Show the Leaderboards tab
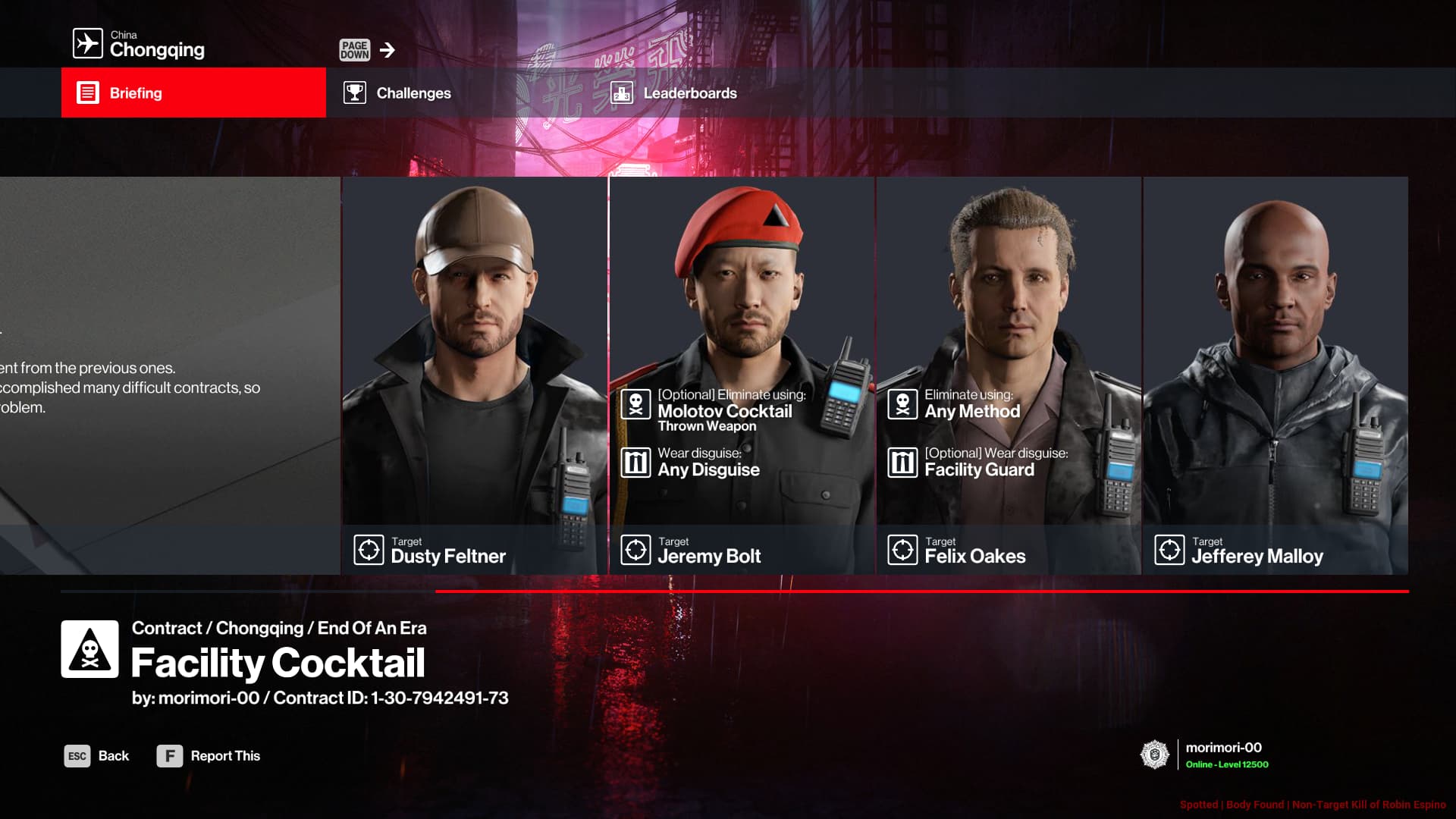Viewport: 1456px width, 819px height. [689, 93]
